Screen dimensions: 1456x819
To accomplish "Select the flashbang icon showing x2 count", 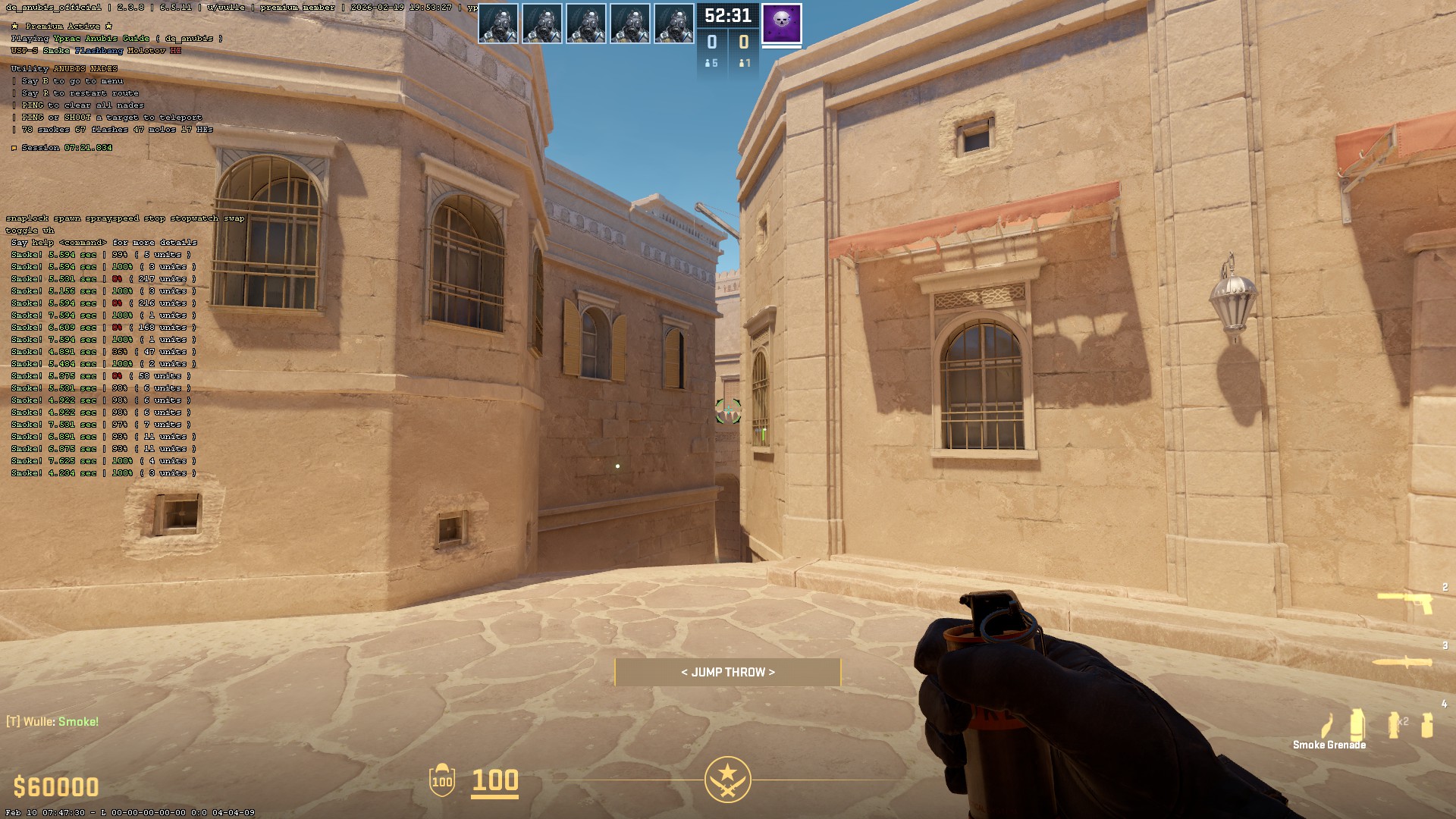I will tap(1392, 724).
